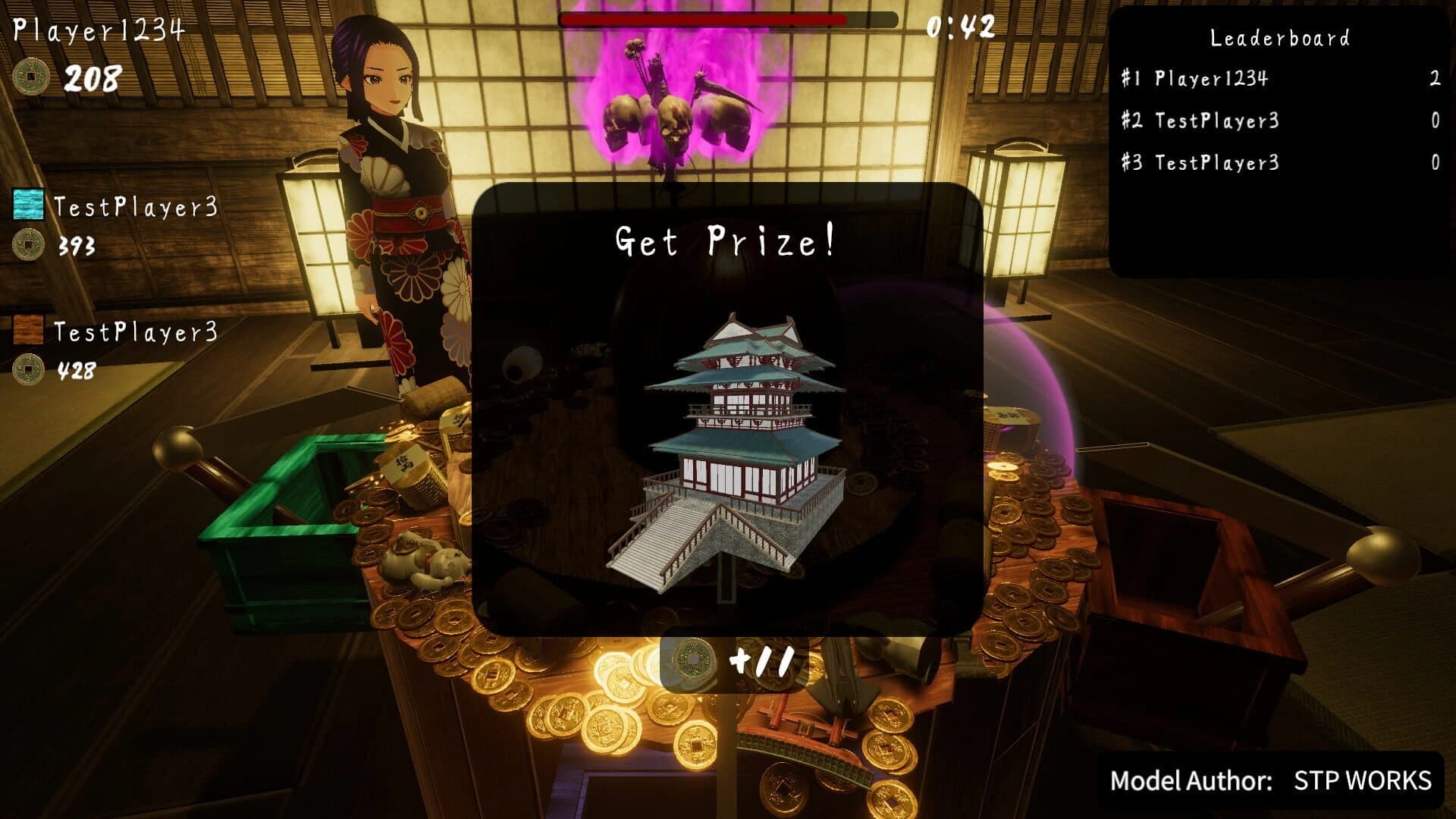1456x819 pixels.
Task: Click Player1234's coin currency icon
Action: (x=30, y=77)
